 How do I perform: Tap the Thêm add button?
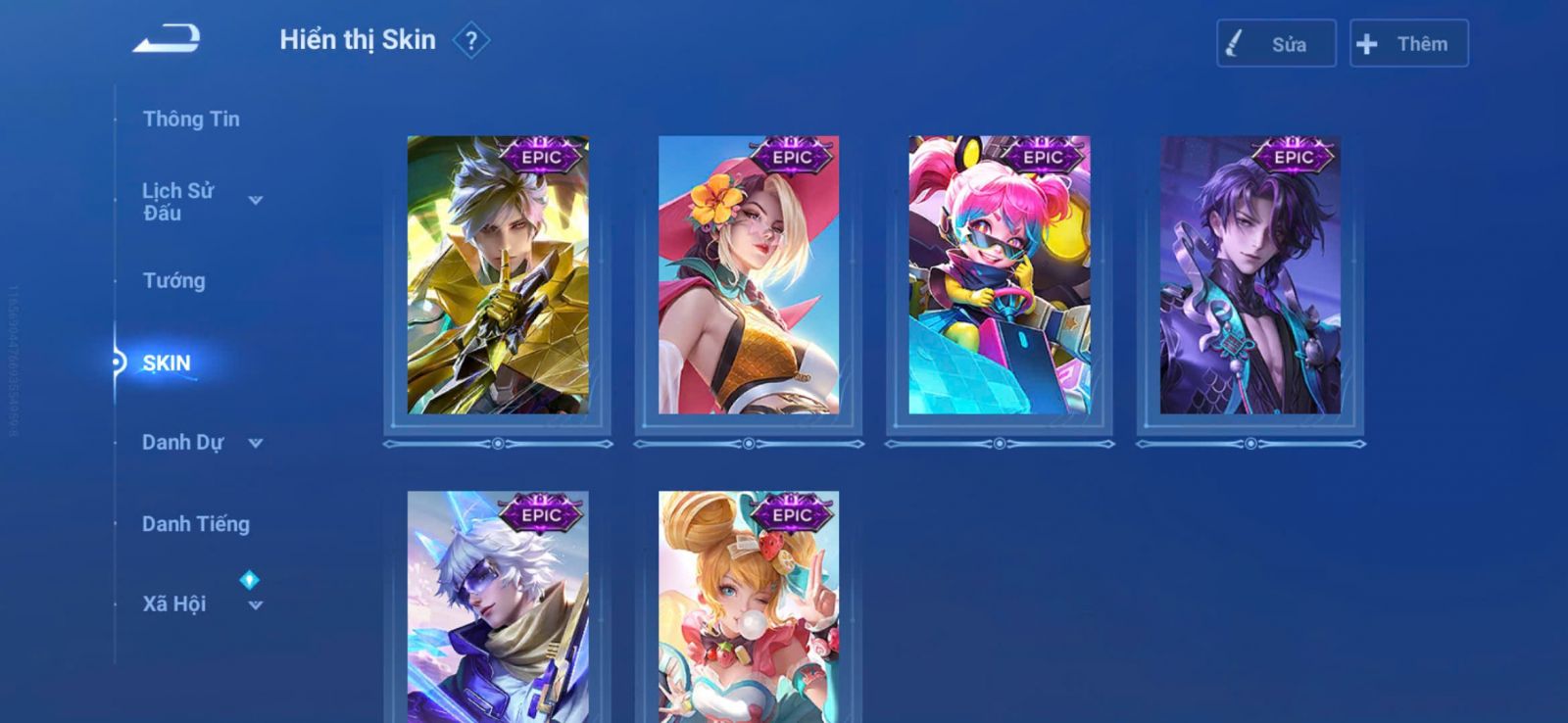click(x=1408, y=44)
